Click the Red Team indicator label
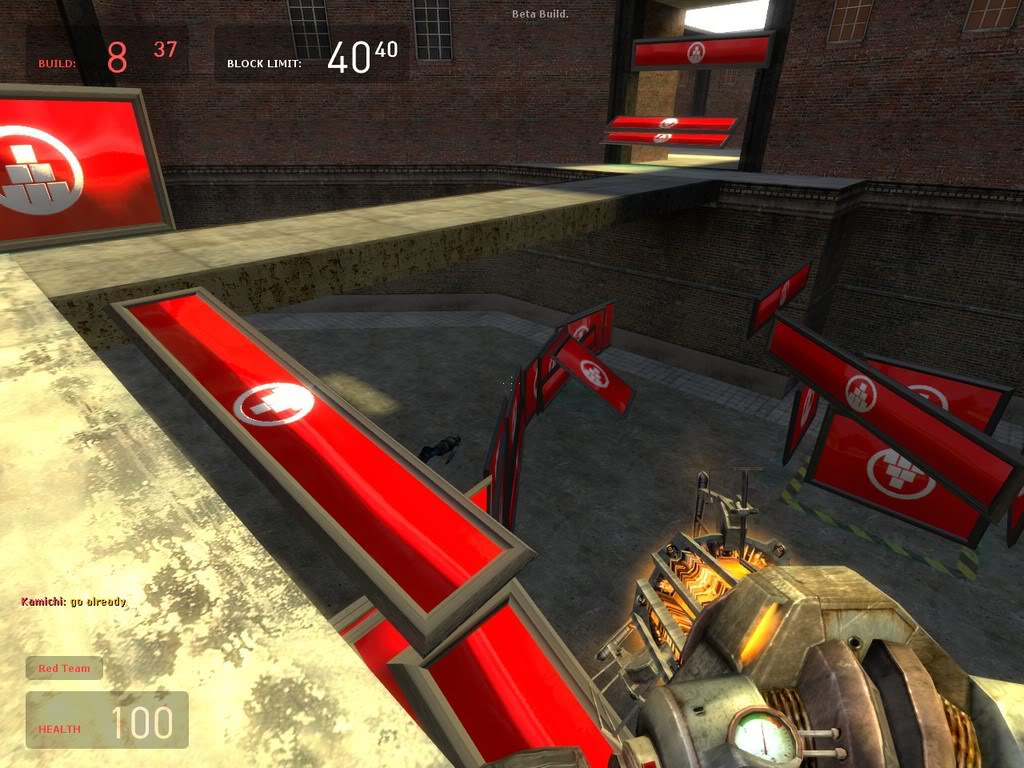This screenshot has width=1024, height=768. pyautogui.click(x=64, y=668)
